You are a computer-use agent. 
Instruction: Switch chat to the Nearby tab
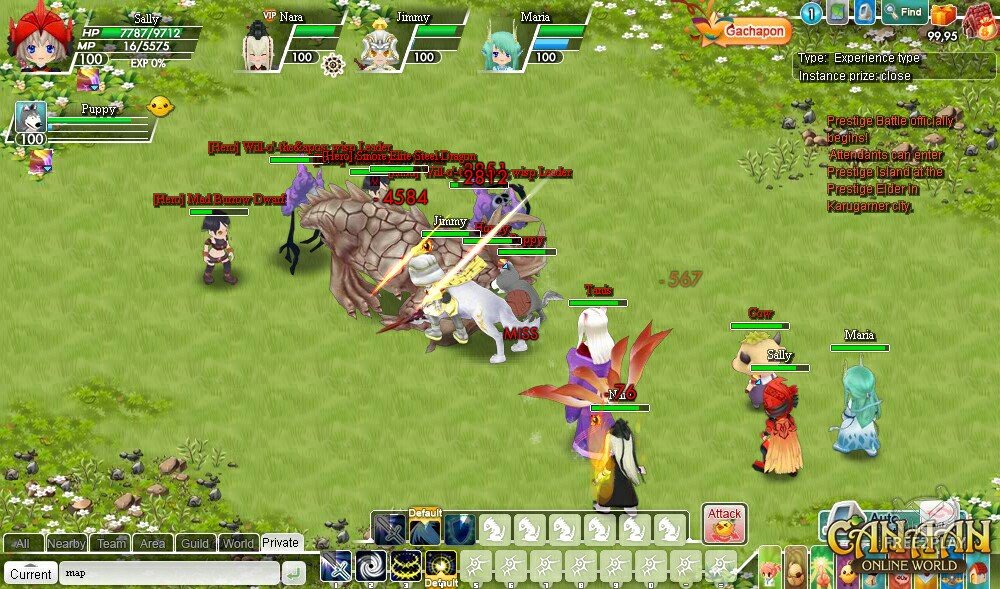coord(66,543)
